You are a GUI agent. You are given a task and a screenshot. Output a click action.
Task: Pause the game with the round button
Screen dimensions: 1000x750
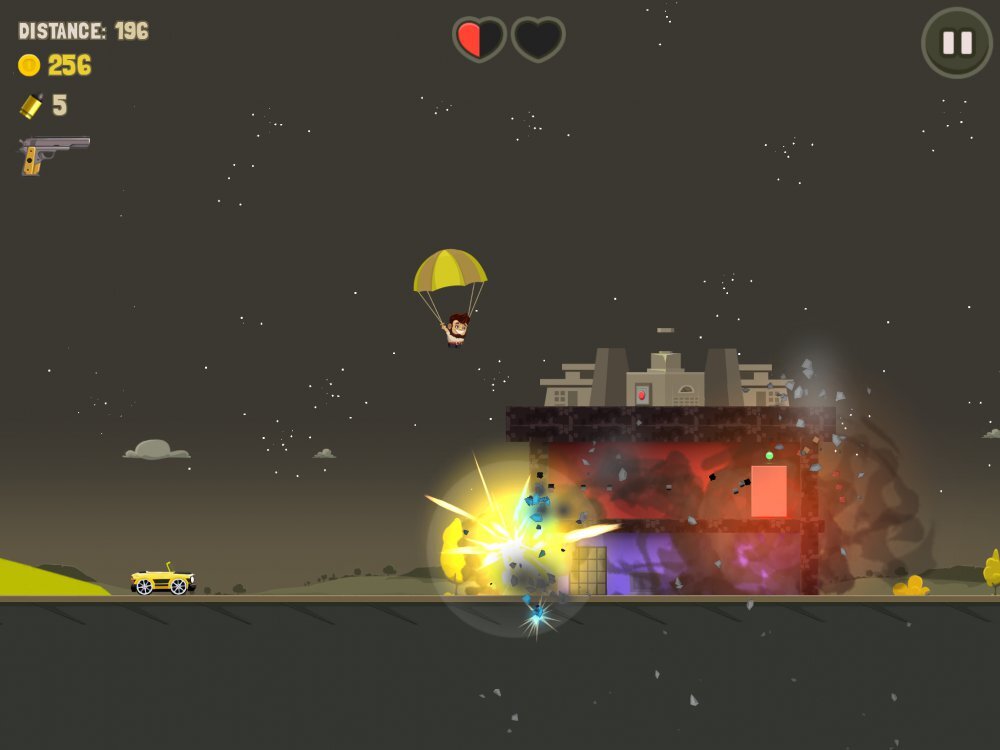pyautogui.click(x=957, y=43)
